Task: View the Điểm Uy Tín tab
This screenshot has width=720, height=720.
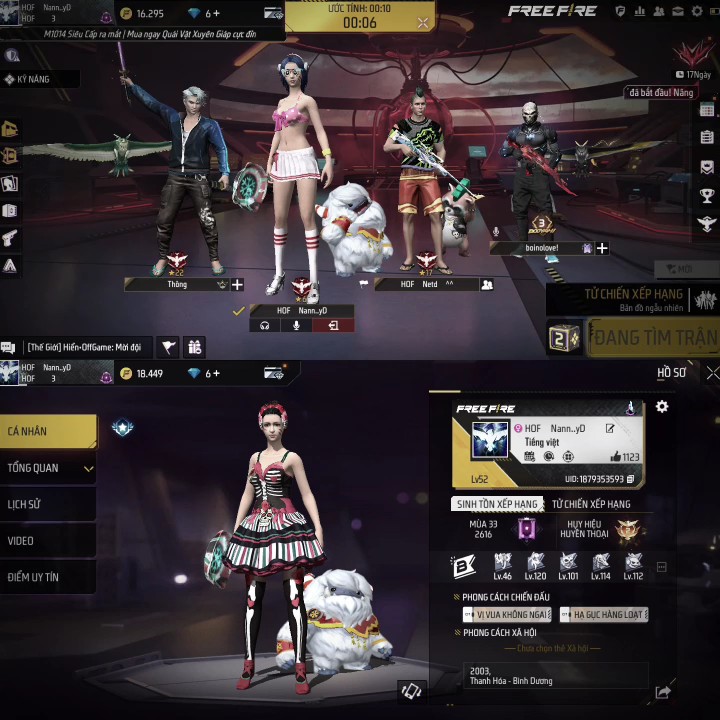Action: click(48, 577)
